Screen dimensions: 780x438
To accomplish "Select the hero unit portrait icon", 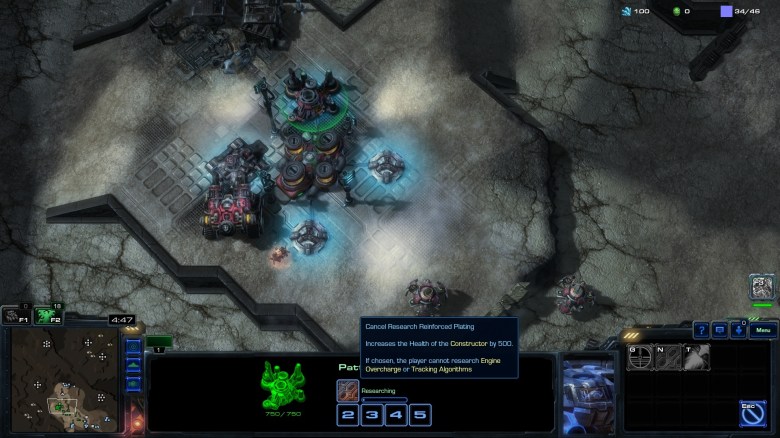I will 763,288.
